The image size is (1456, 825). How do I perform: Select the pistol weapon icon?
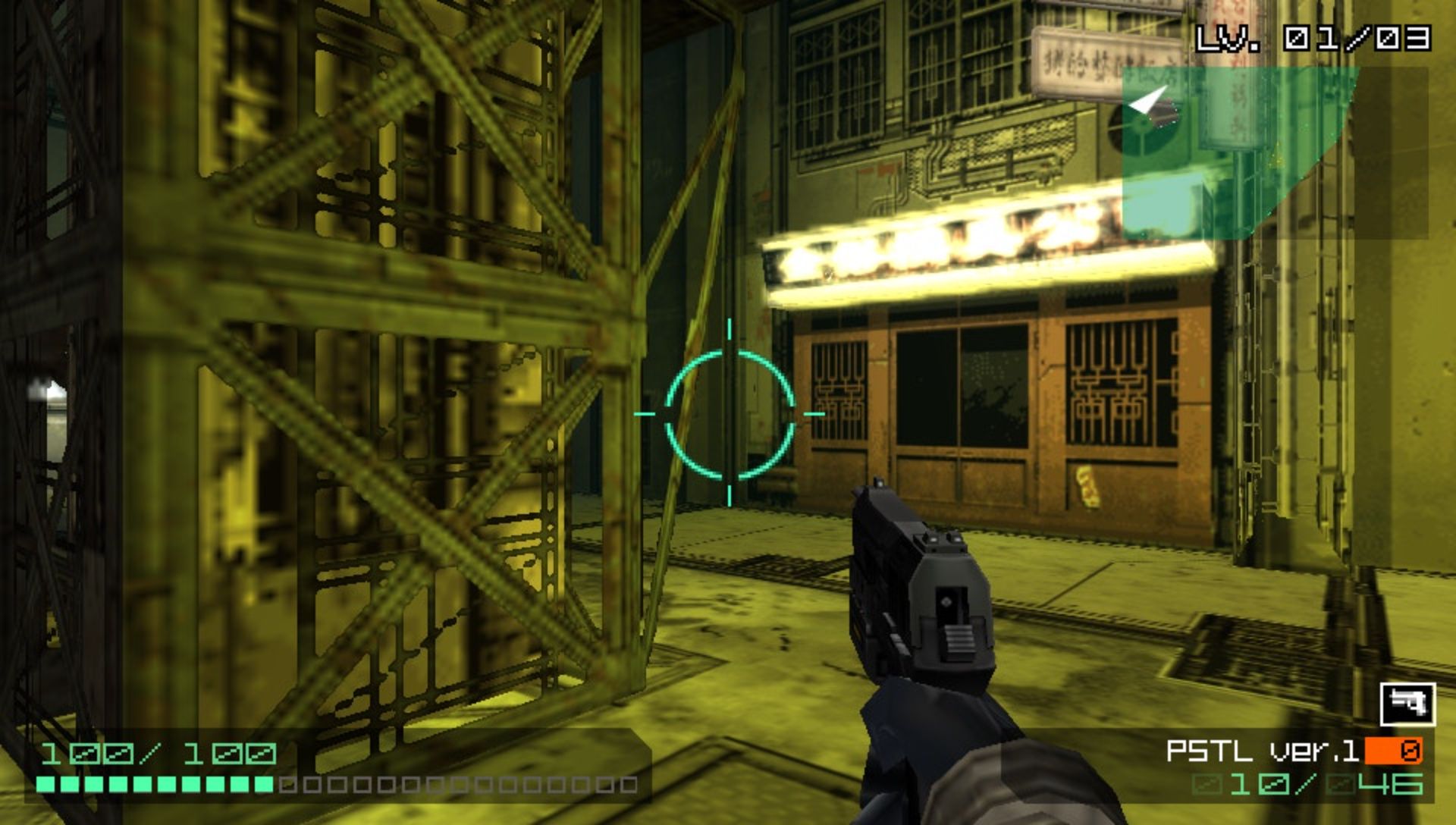[1407, 704]
